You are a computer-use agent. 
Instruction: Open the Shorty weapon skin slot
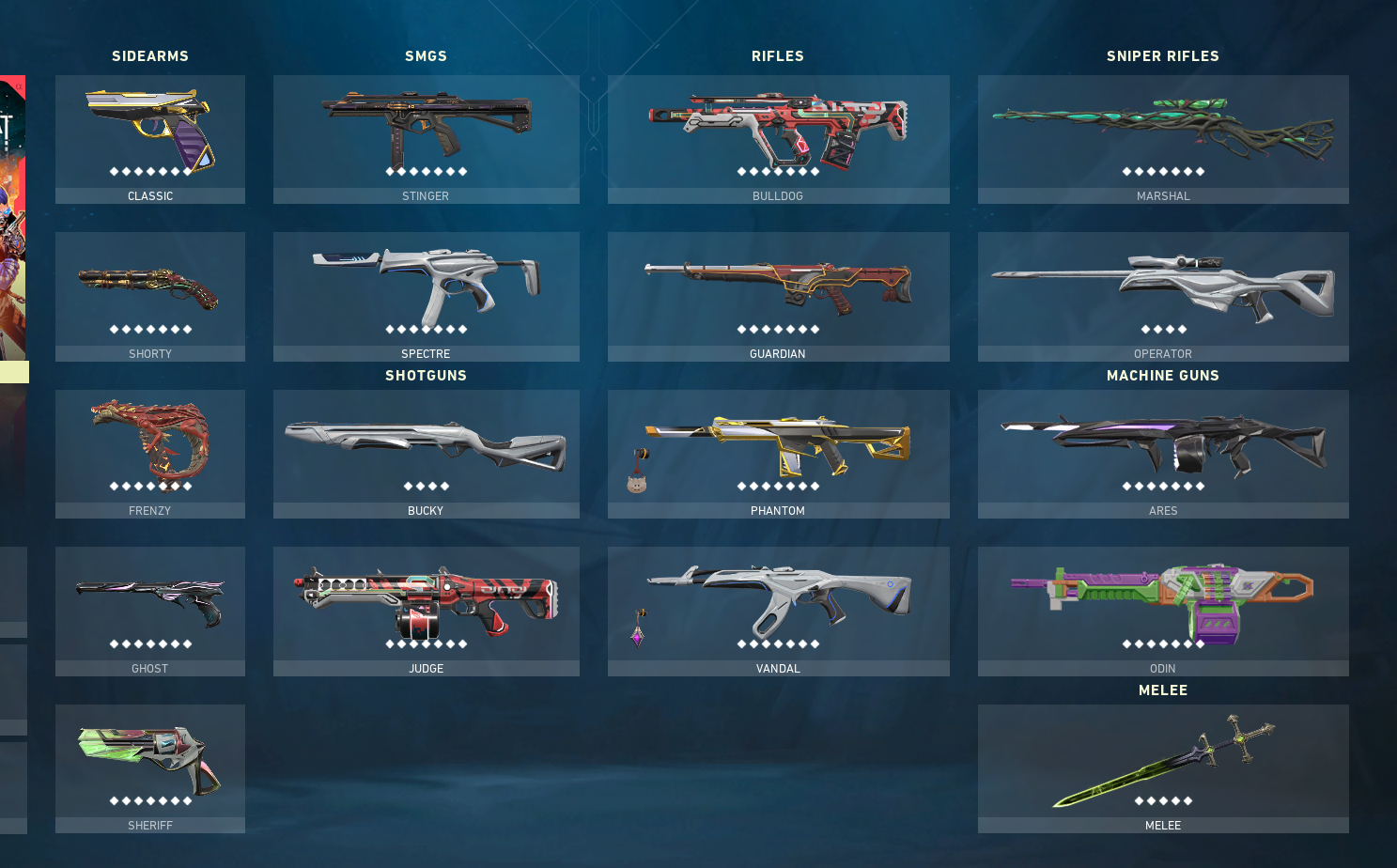click(150, 296)
